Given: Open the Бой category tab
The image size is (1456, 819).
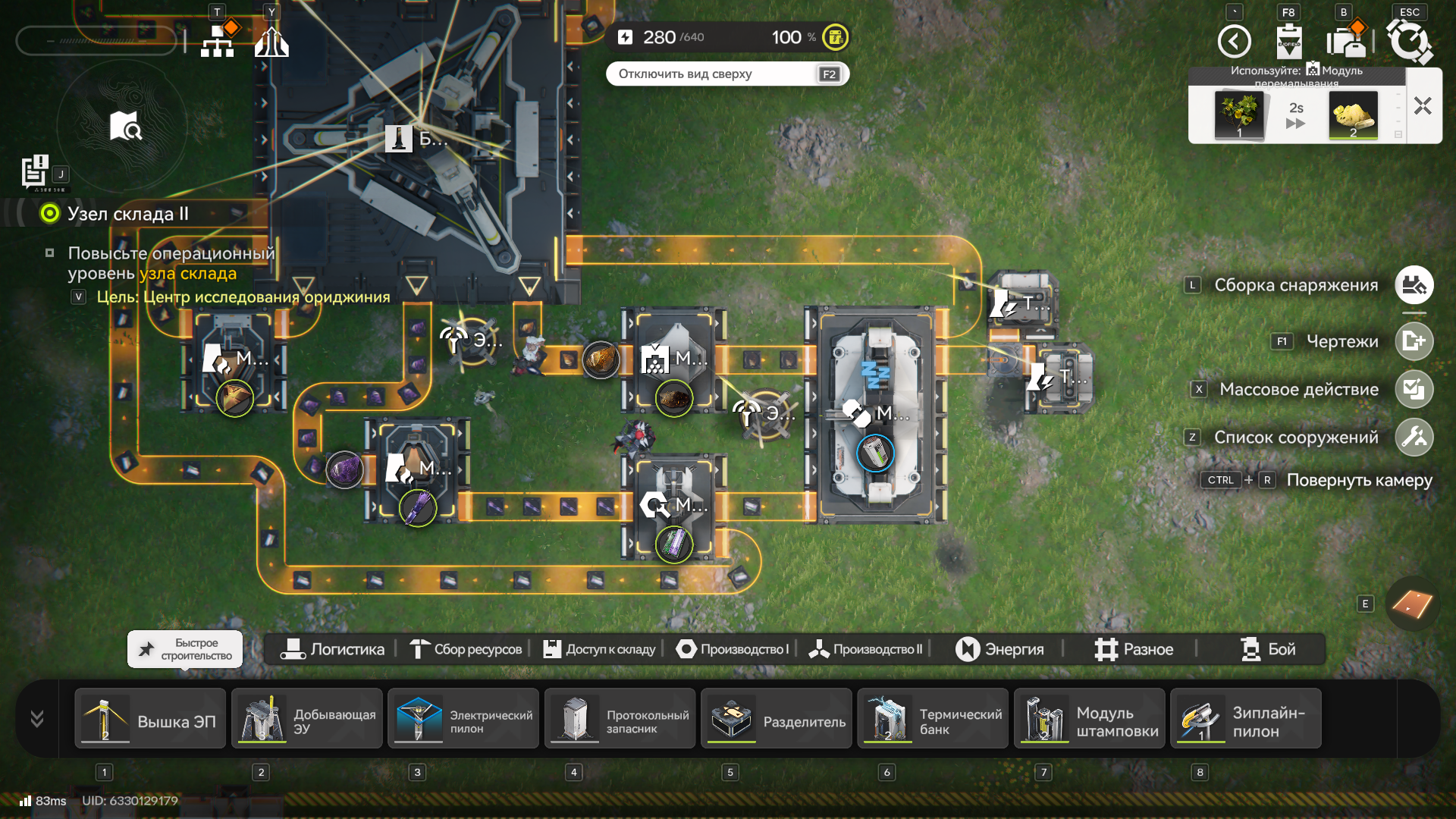Looking at the screenshot, I should click(1268, 649).
